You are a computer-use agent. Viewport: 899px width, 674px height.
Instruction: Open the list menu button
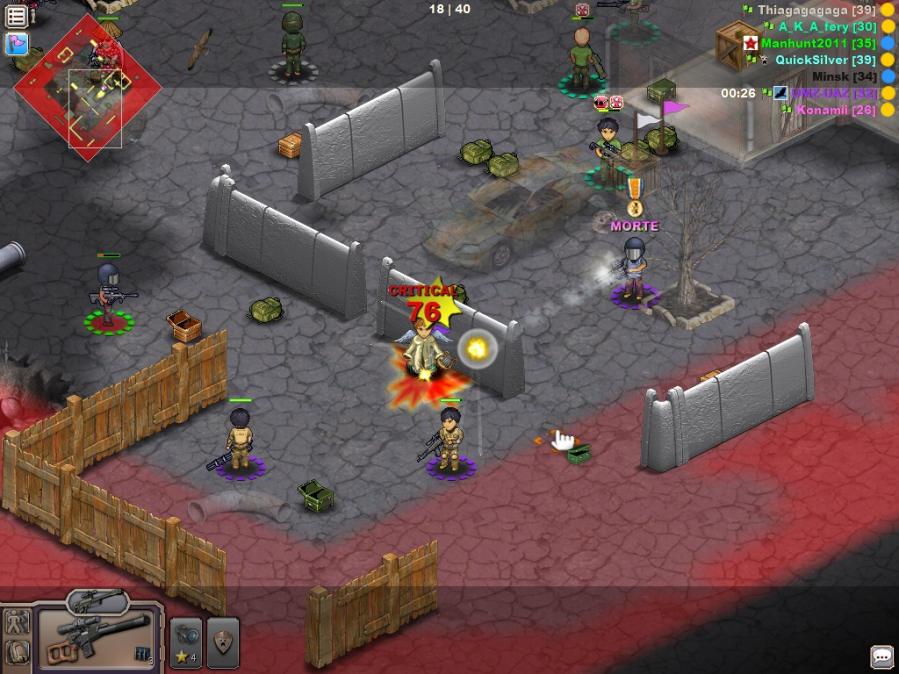click(x=17, y=16)
